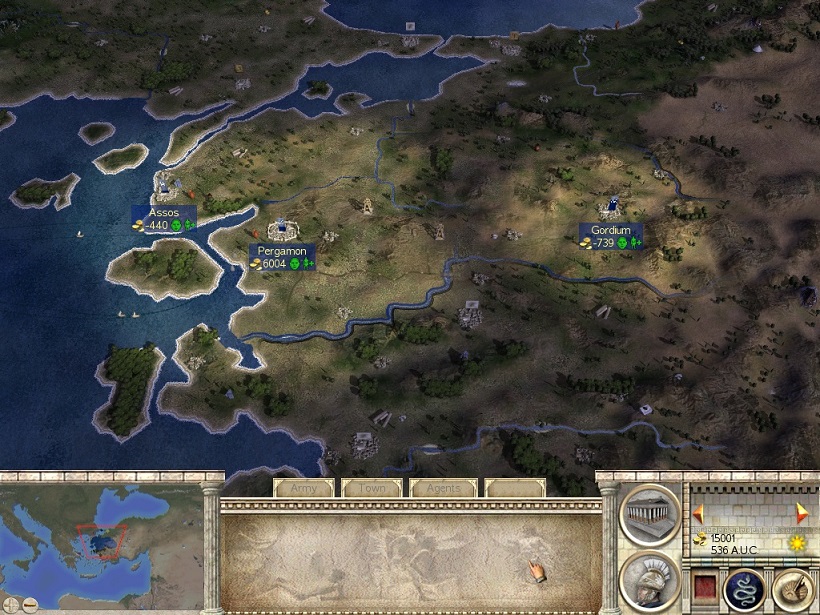Select the Pergamon settlement label
Viewport: 820px width, 615px height.
pyautogui.click(x=283, y=257)
